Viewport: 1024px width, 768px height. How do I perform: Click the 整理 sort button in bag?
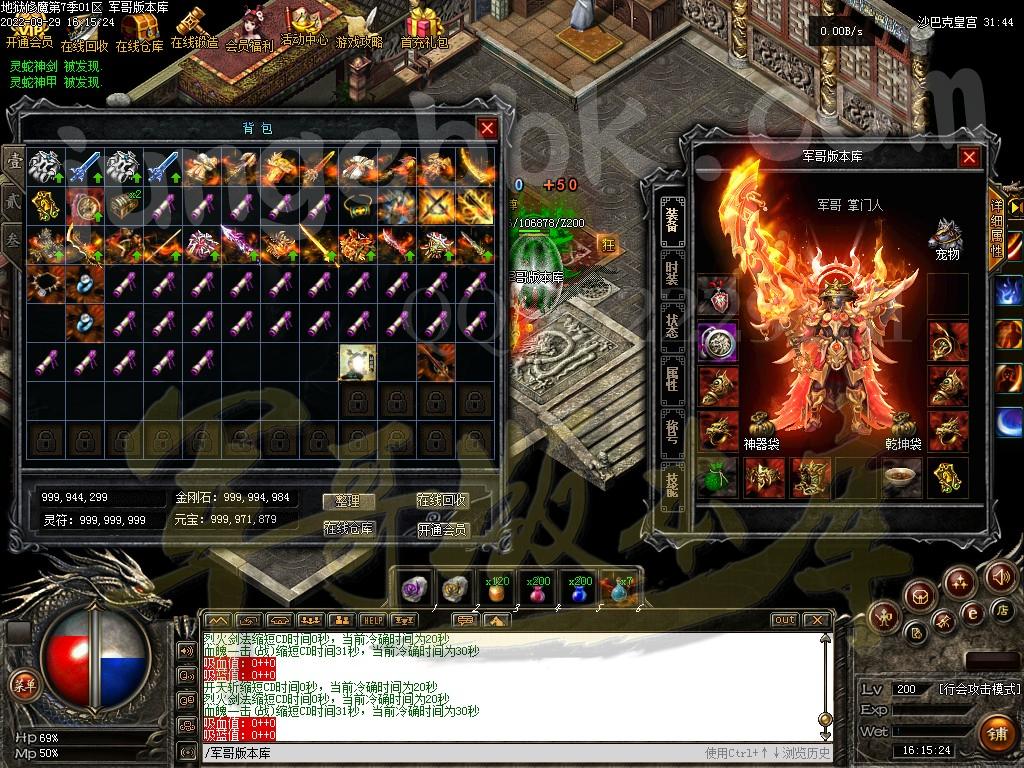click(x=348, y=501)
